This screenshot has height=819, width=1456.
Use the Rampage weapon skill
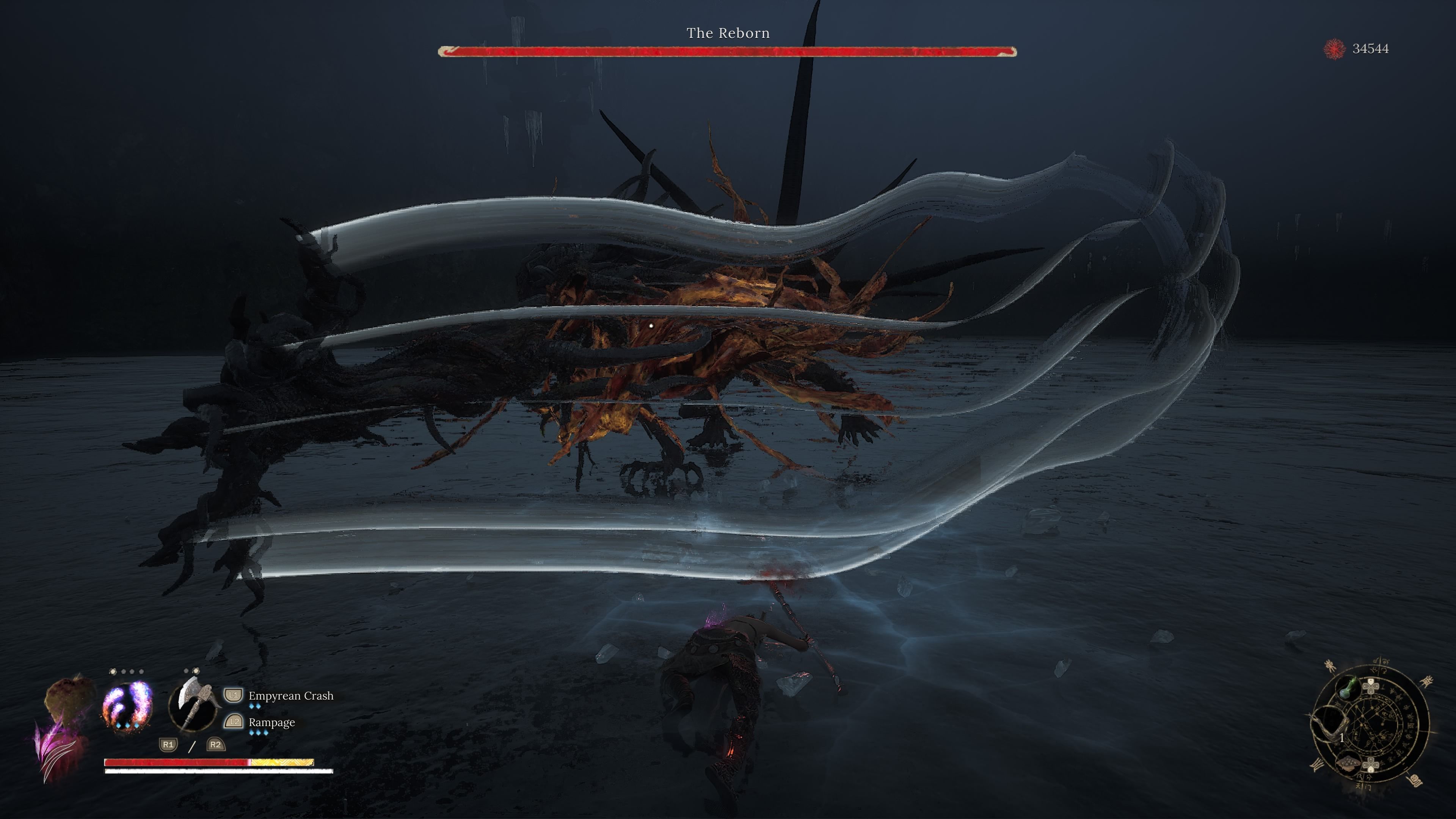coord(271,722)
